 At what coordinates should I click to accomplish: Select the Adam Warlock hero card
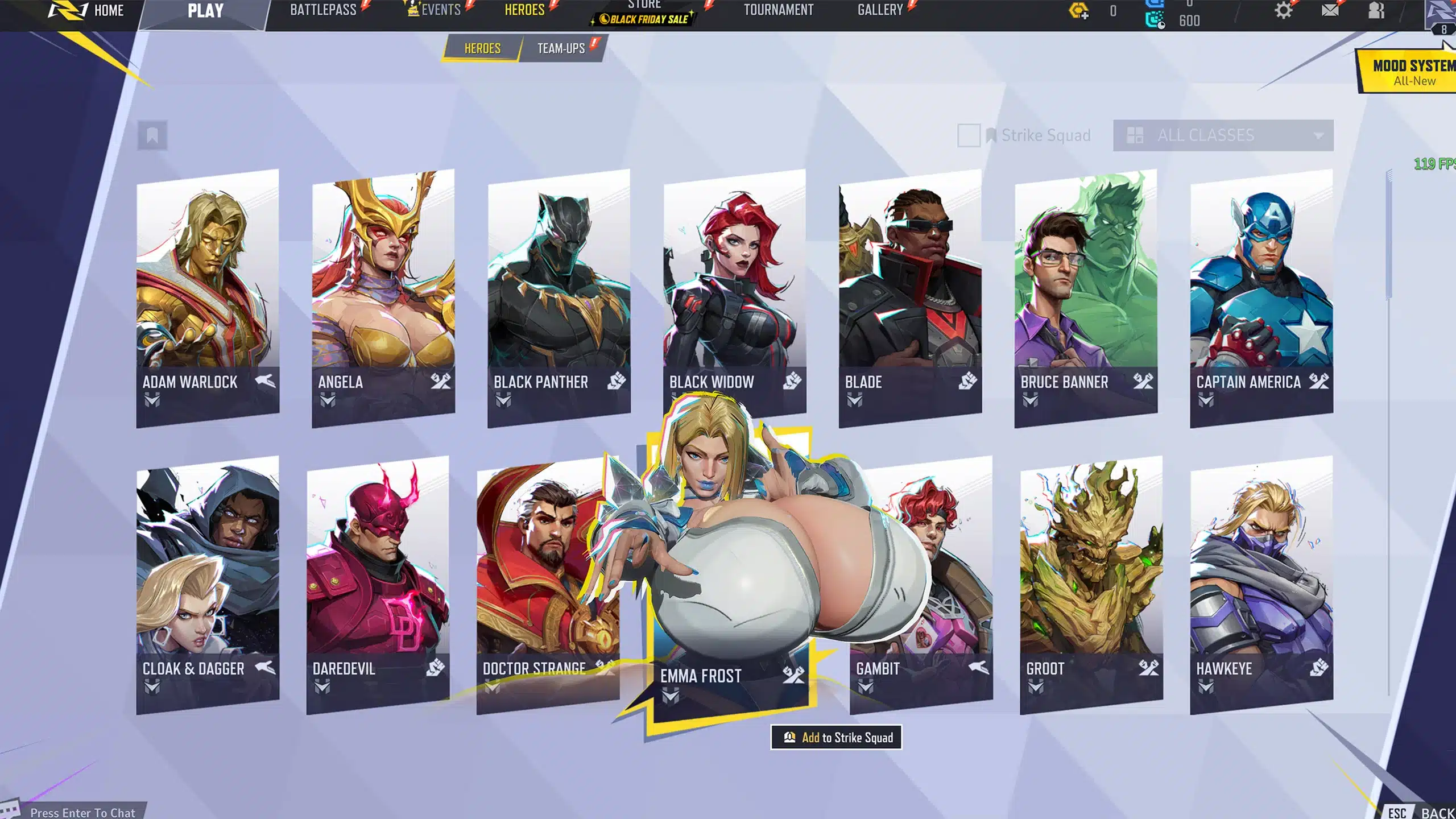(x=208, y=296)
